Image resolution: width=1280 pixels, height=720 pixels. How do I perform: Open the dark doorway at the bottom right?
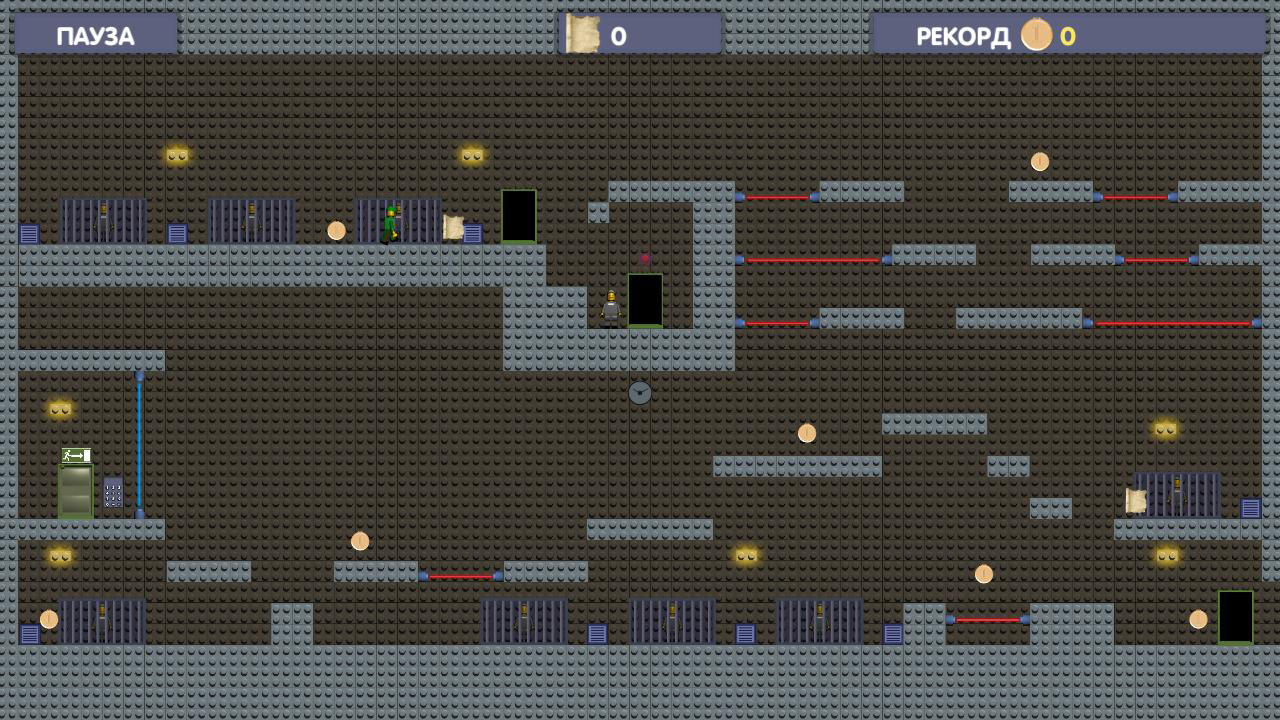(1234, 618)
